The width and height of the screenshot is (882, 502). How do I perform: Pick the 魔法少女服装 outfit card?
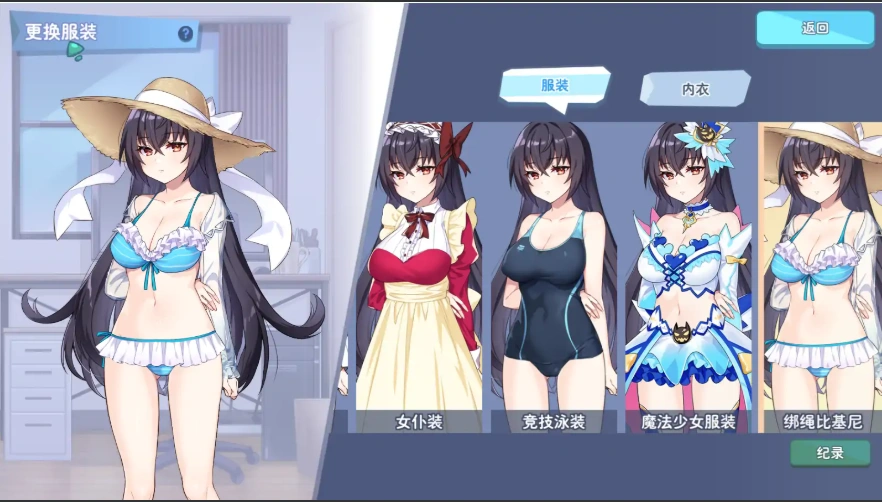688,280
